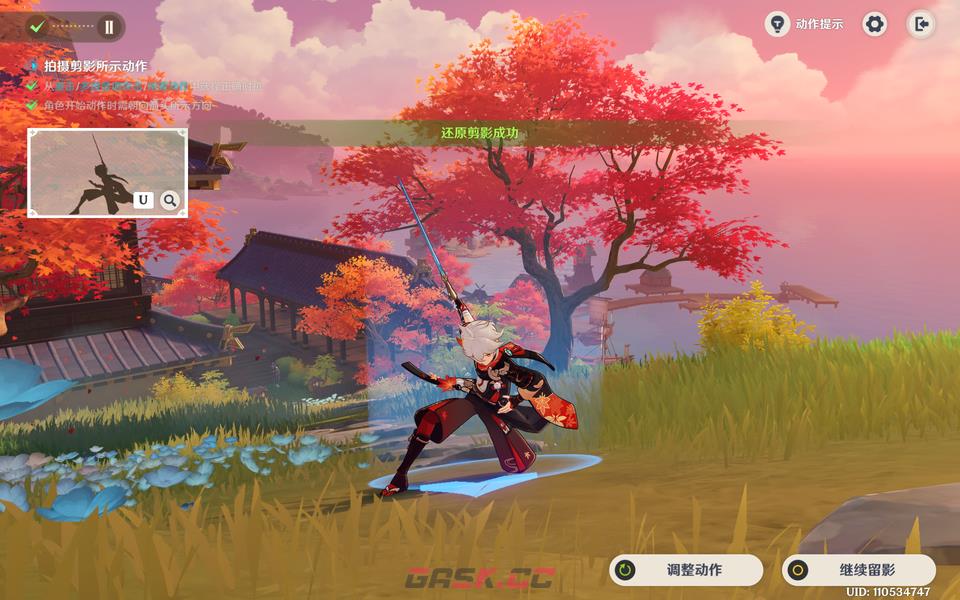Exit the photo mode via door icon

(921, 24)
